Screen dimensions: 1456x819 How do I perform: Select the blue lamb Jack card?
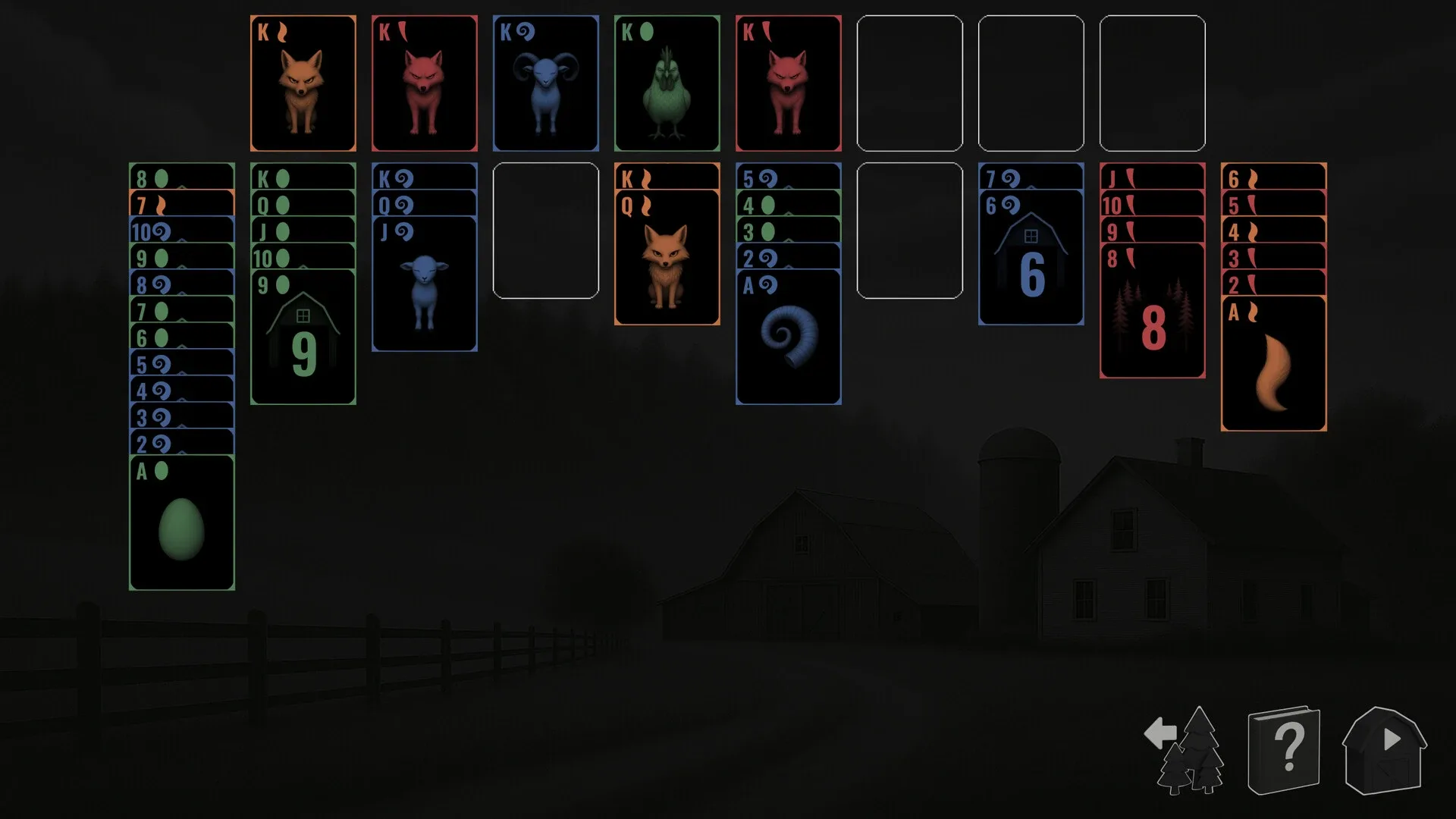[425, 288]
